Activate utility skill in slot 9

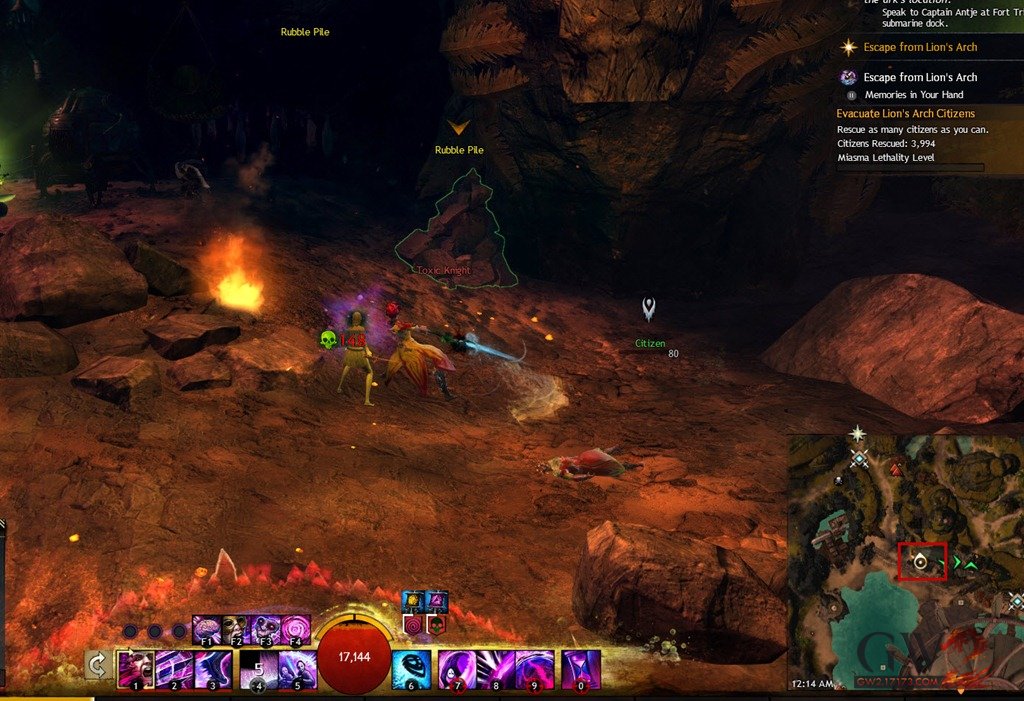(535, 669)
